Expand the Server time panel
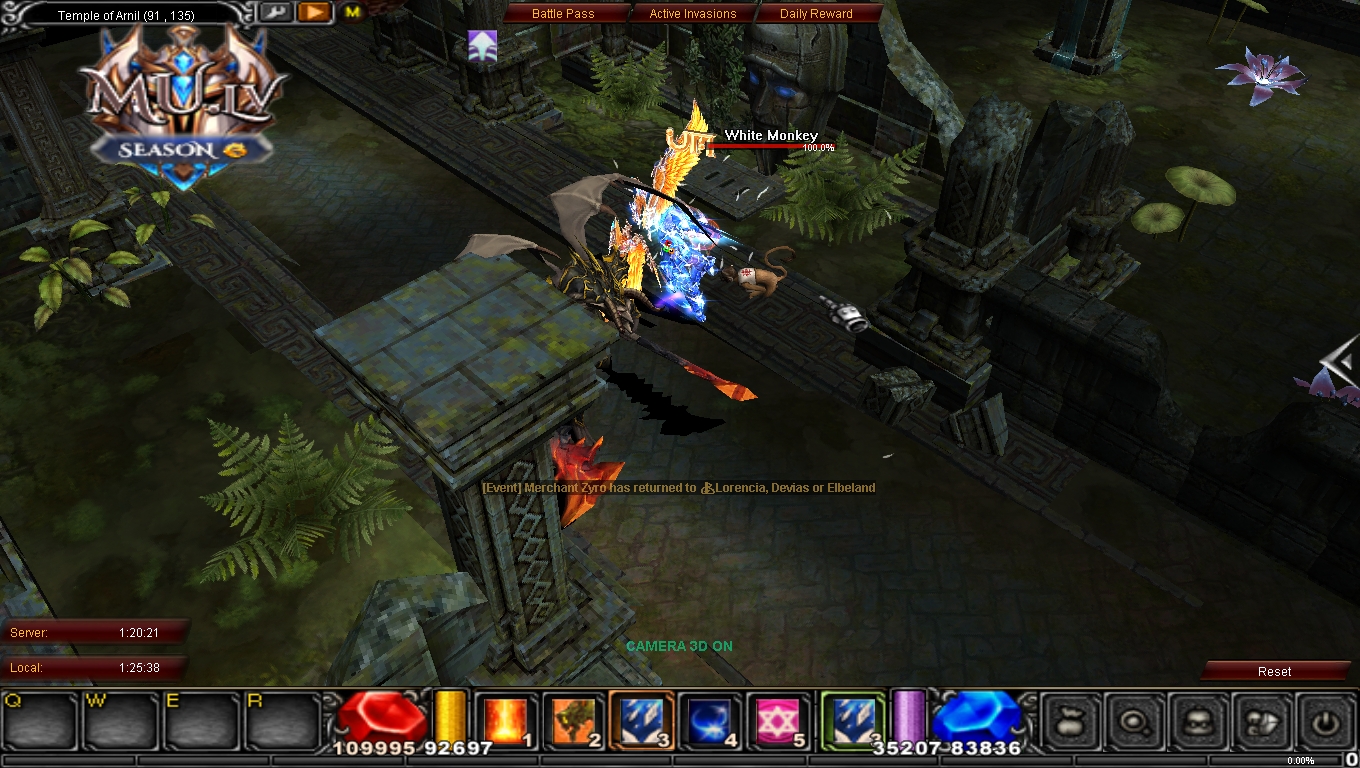The width and height of the screenshot is (1360, 768). tap(95, 632)
